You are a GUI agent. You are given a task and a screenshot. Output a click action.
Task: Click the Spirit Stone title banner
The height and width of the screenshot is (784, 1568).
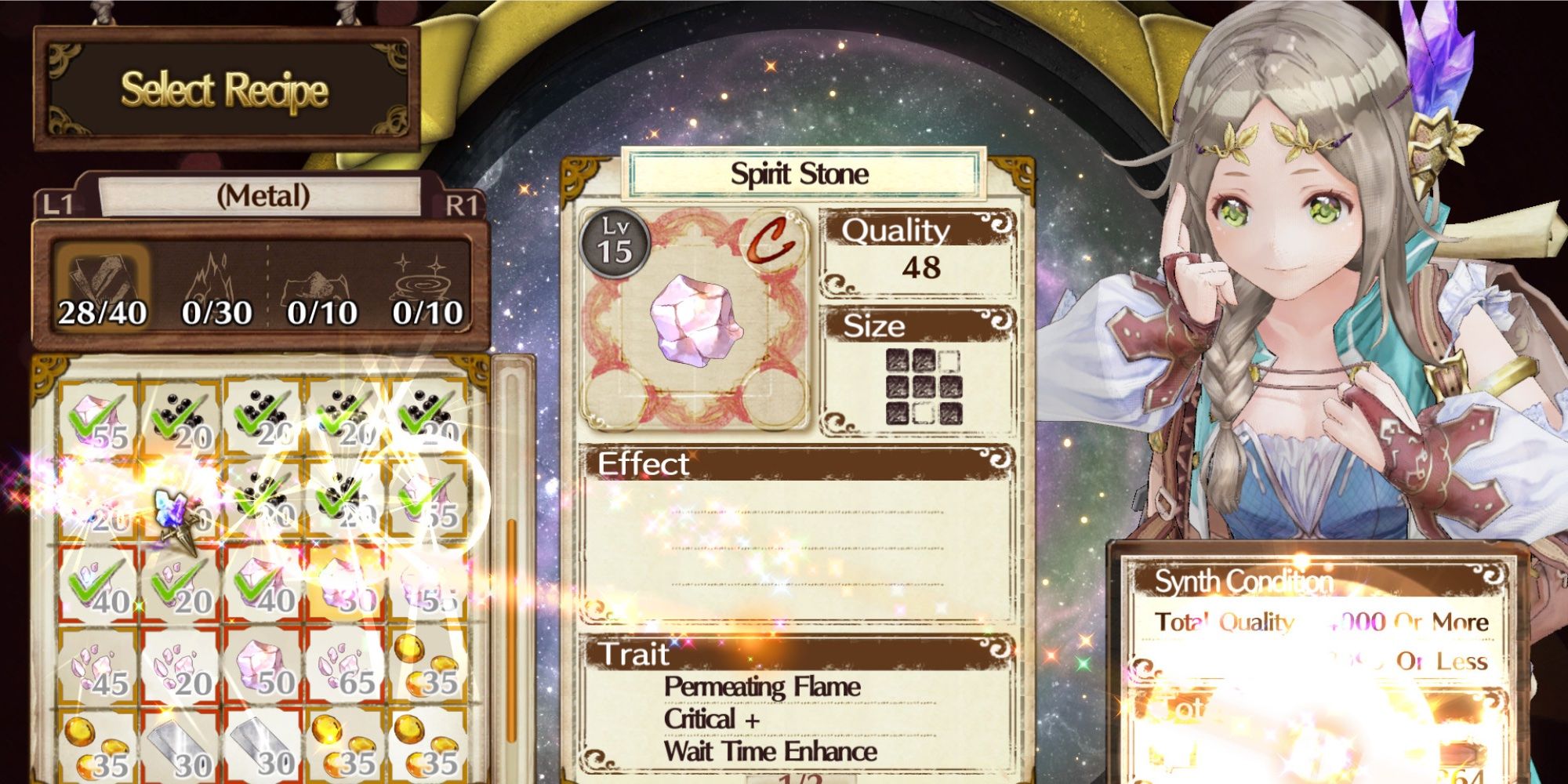(800, 174)
